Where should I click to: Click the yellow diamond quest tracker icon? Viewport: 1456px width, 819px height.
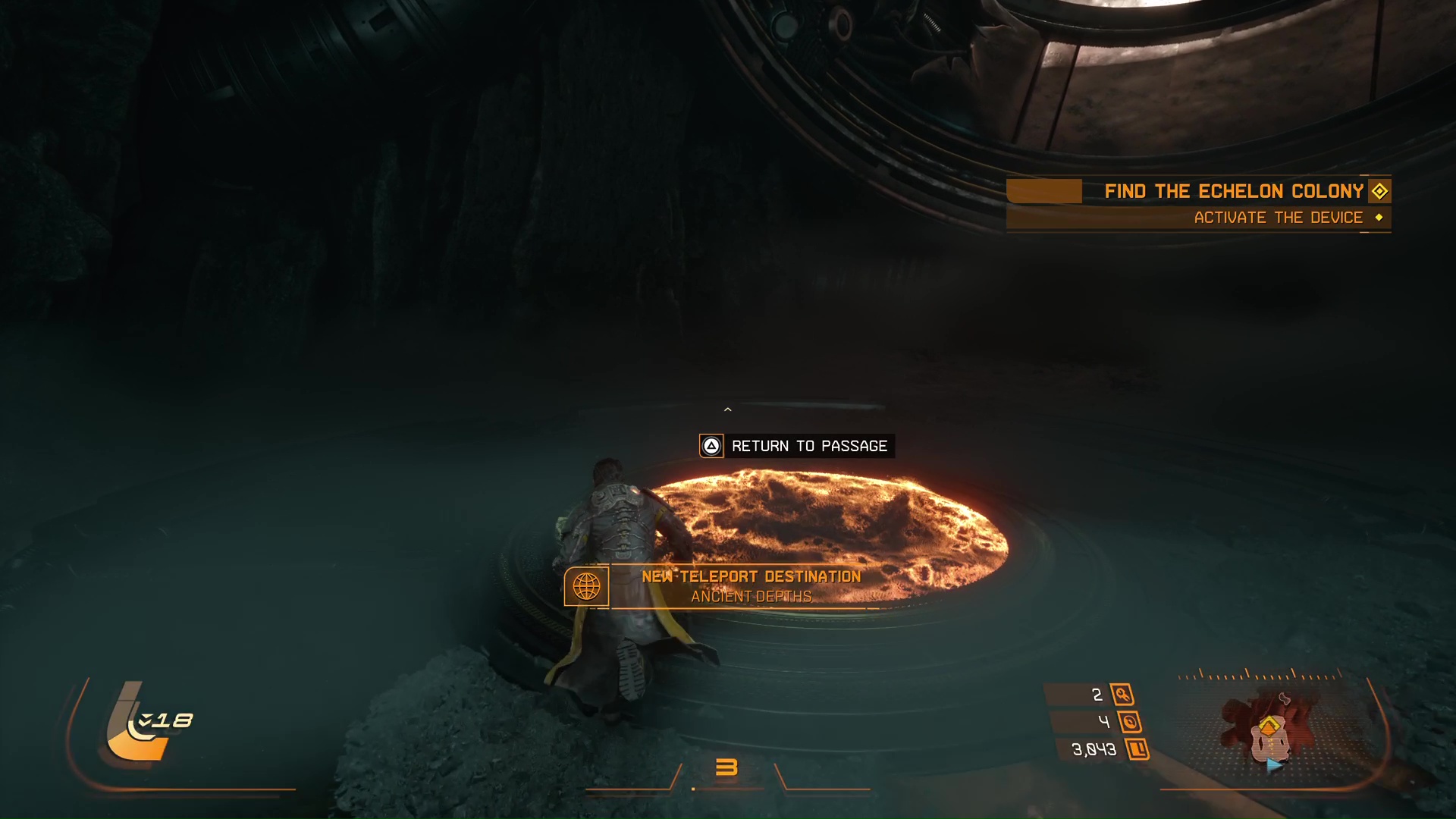pyautogui.click(x=1379, y=191)
